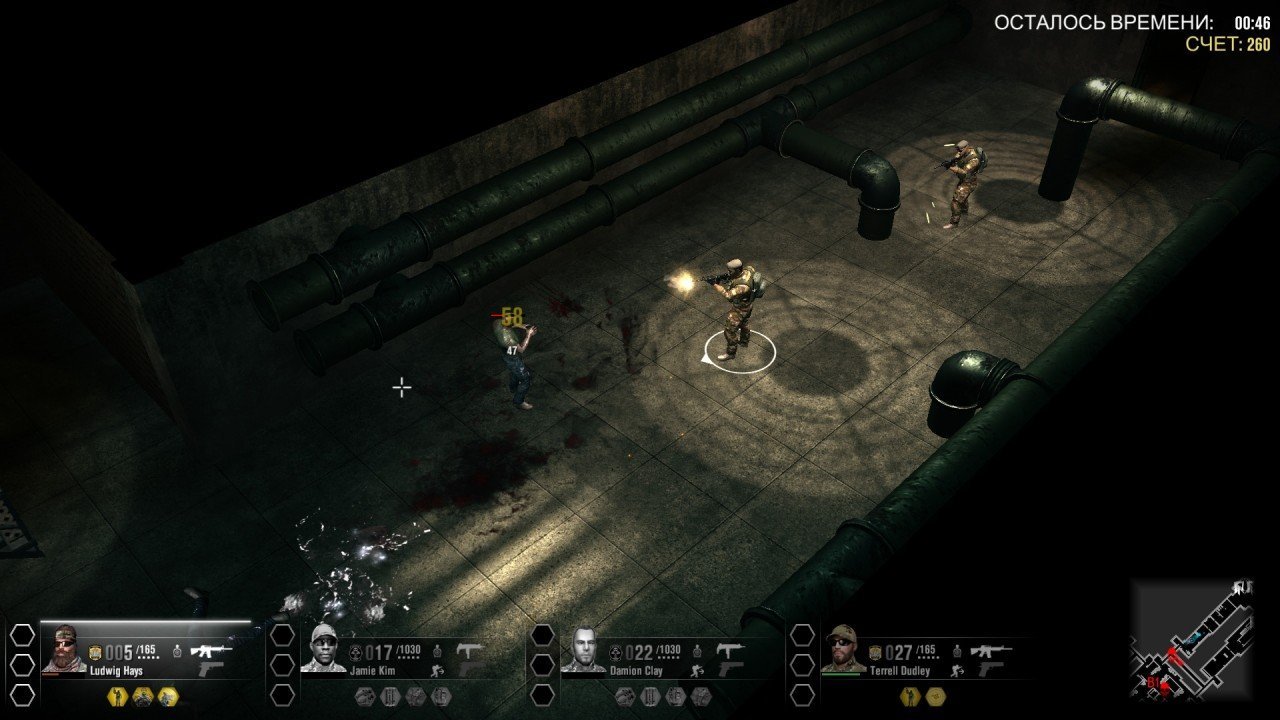
Task: Open the minimap
Action: coord(1193,639)
